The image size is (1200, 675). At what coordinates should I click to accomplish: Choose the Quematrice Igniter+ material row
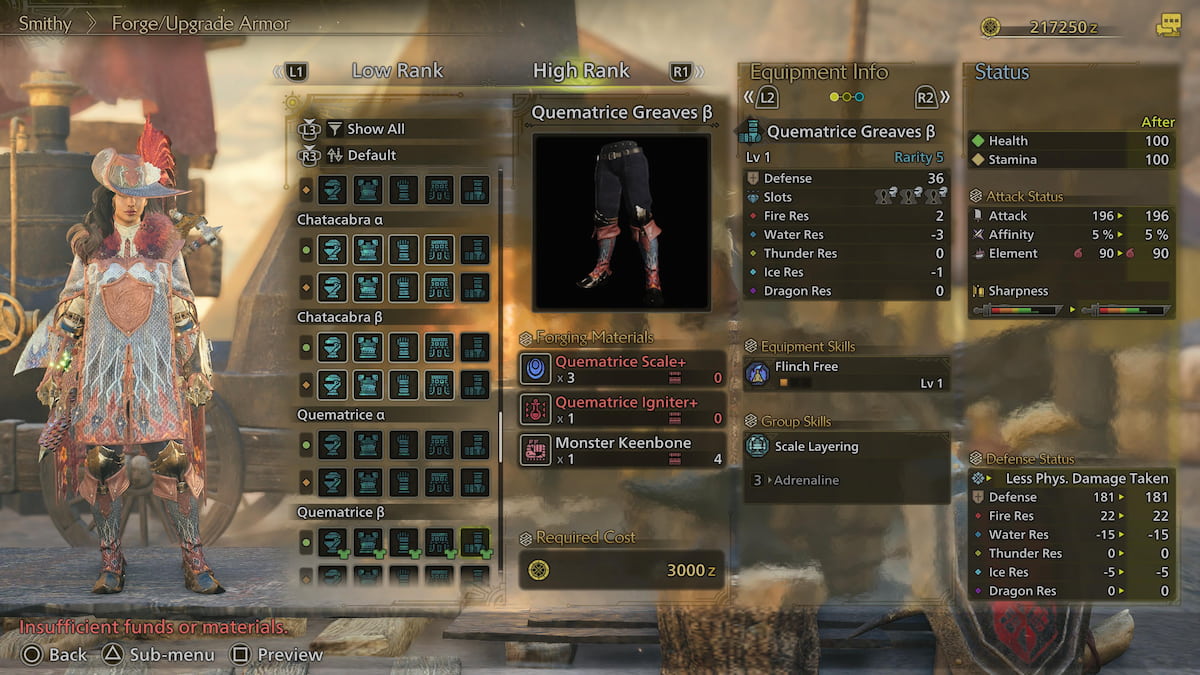tap(621, 409)
